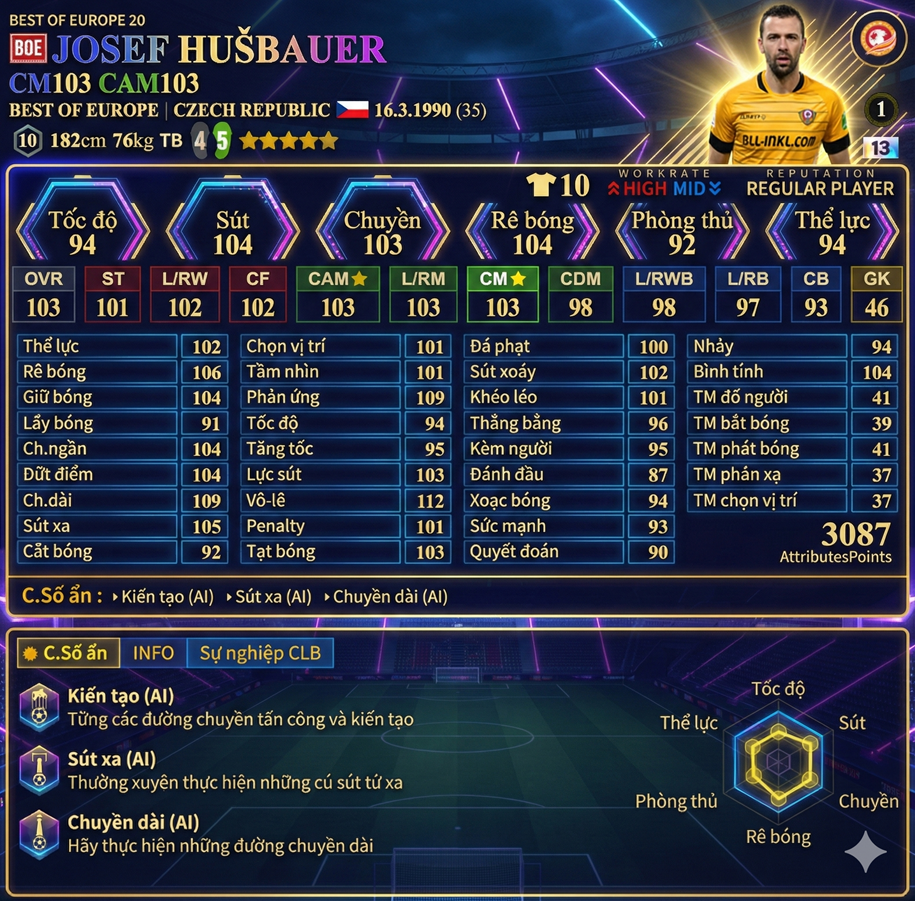
Task: Switch to the INFO tab
Action: pos(153,653)
